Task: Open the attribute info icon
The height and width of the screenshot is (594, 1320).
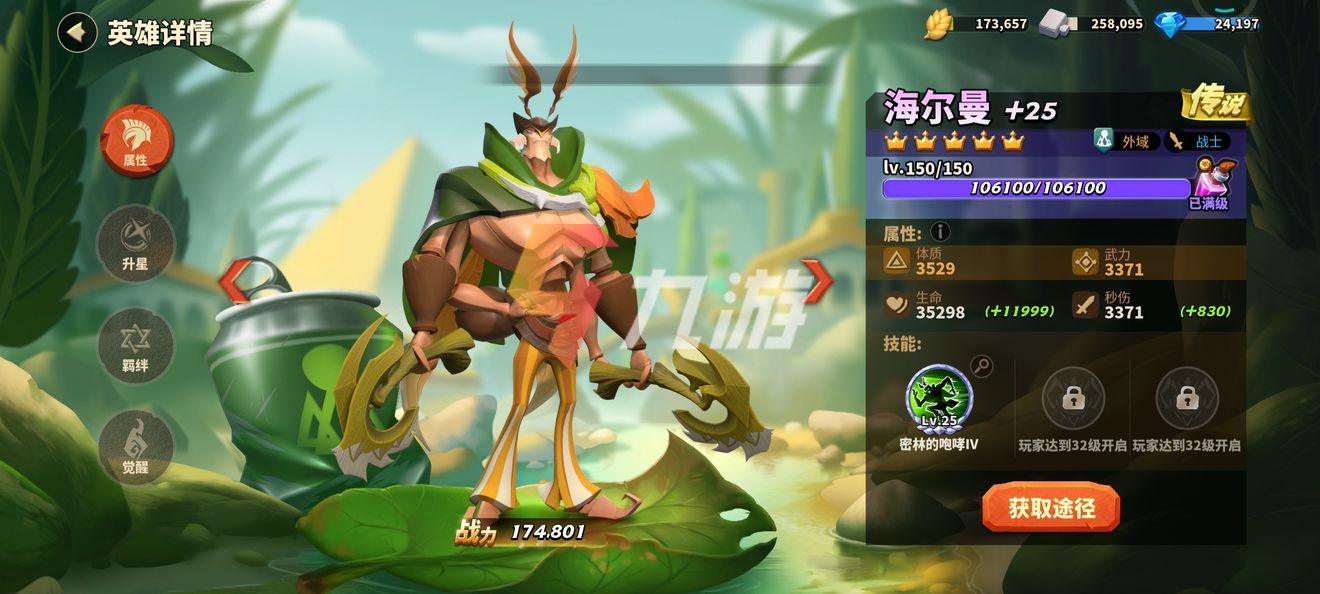Action: [x=940, y=233]
